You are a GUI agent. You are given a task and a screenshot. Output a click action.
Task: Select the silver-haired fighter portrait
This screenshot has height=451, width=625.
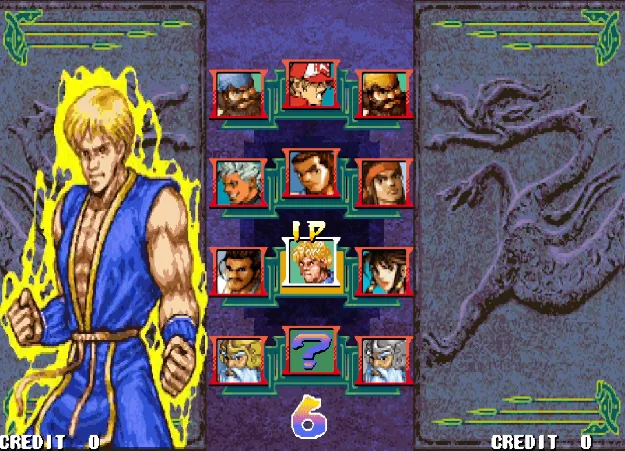point(240,182)
